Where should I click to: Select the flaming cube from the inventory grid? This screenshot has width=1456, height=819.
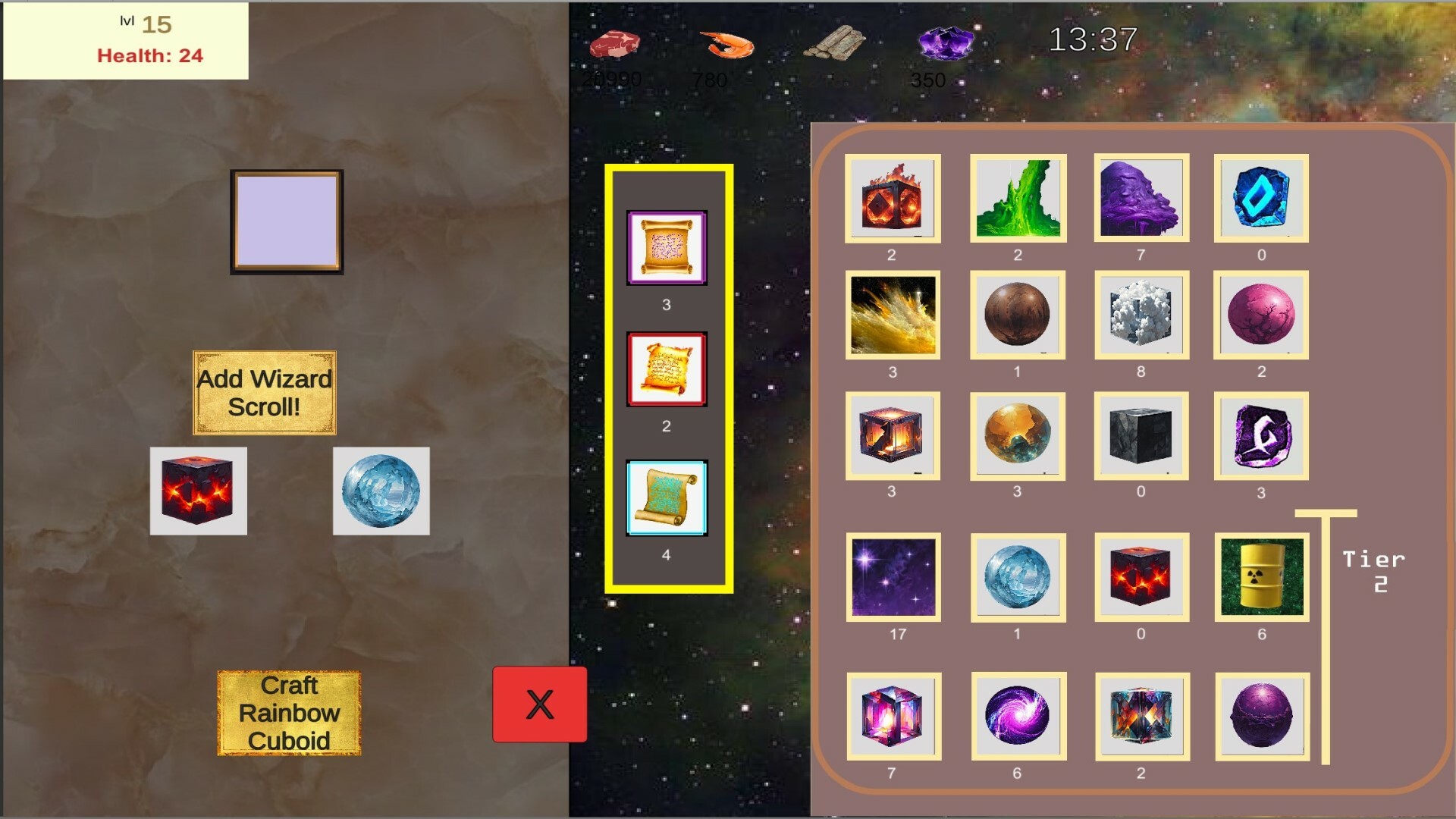(893, 199)
